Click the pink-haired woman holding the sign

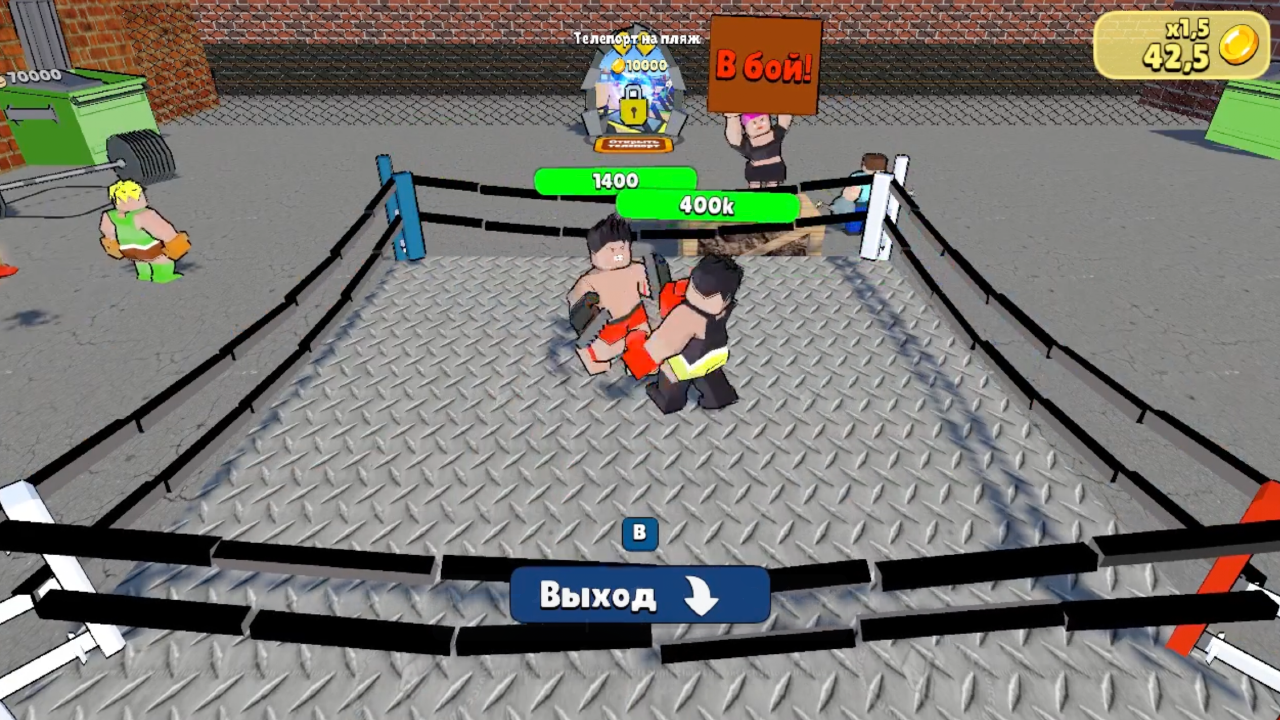tap(762, 140)
